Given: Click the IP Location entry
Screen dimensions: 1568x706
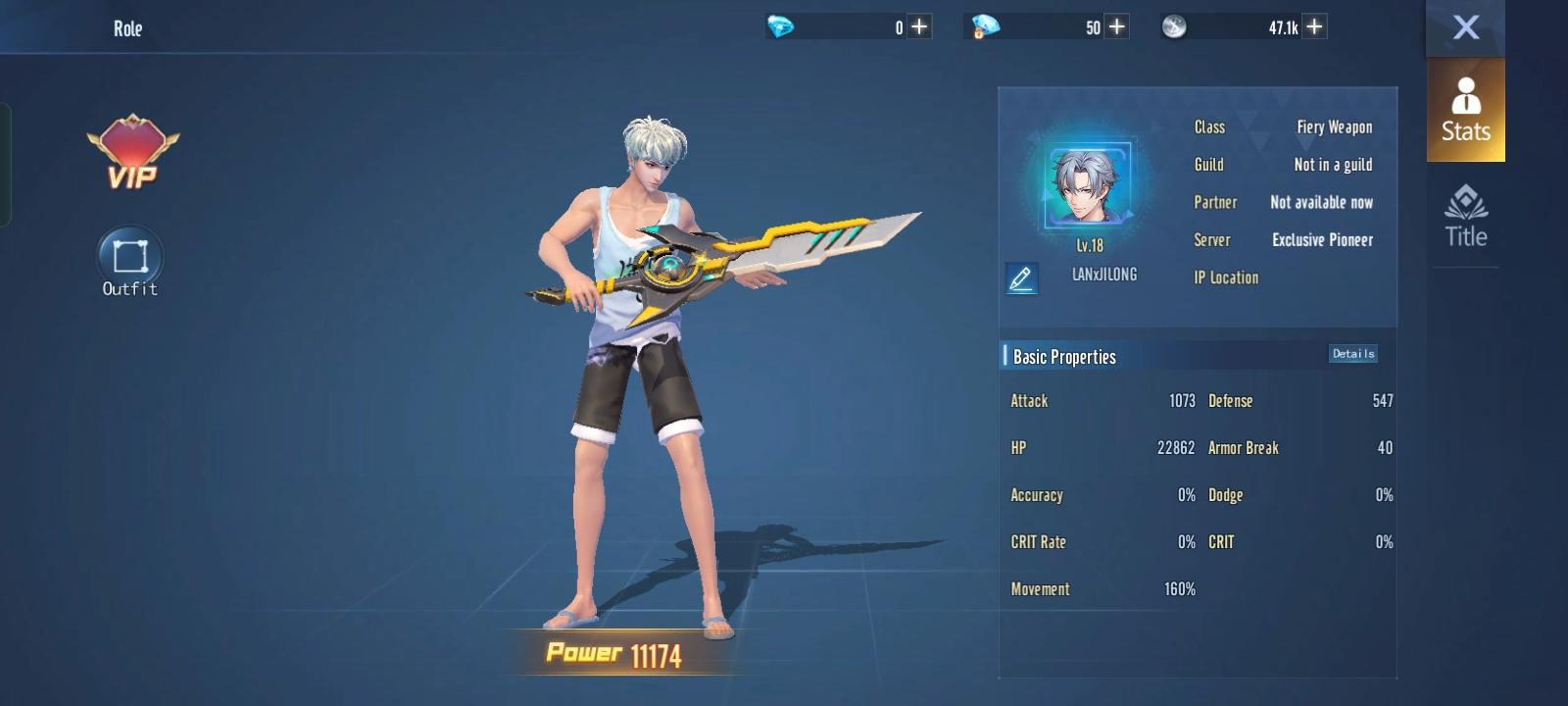Looking at the screenshot, I should (x=1226, y=277).
